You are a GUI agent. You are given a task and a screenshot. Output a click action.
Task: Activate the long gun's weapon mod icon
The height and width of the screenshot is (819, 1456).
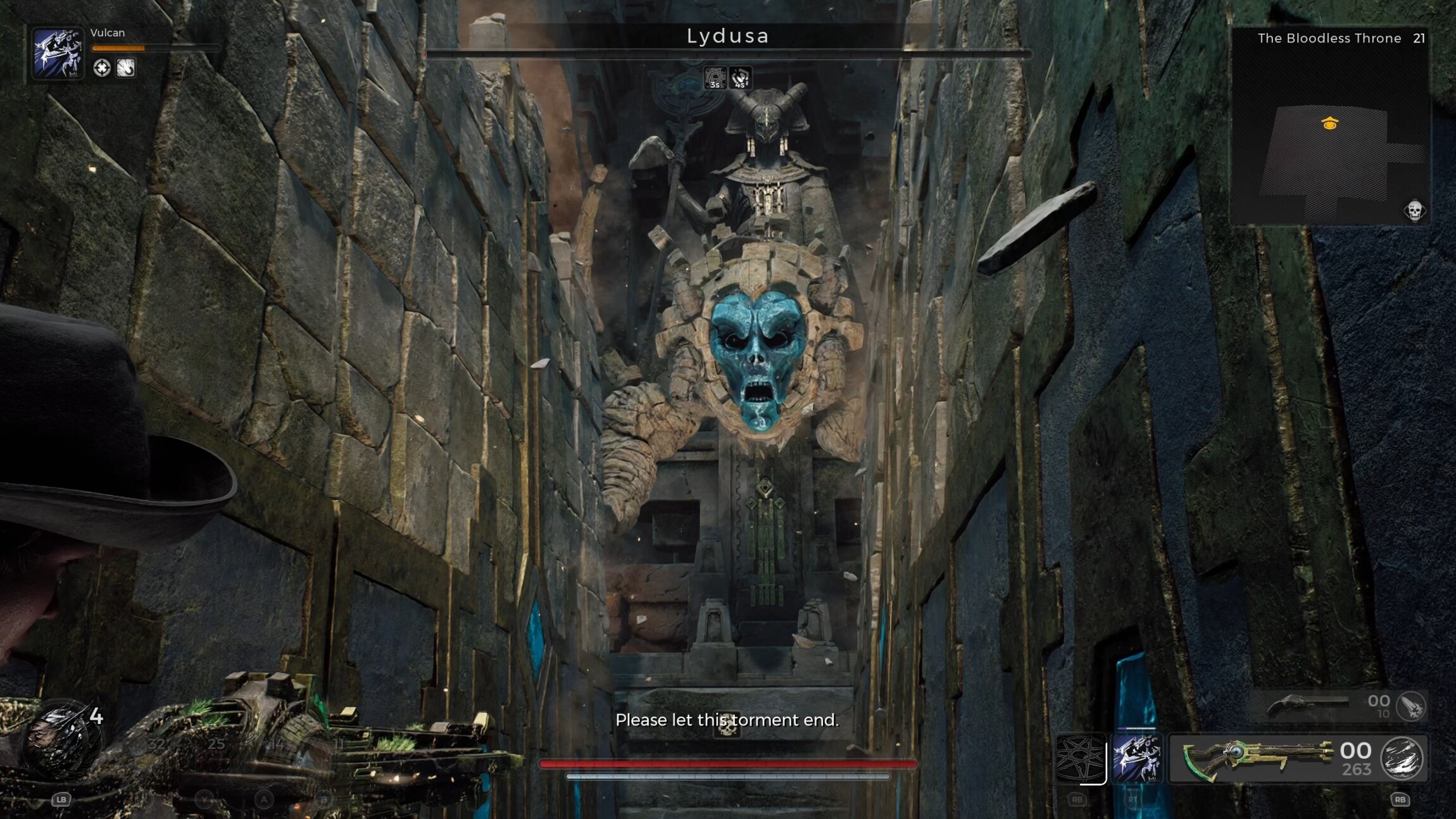[x=1402, y=758]
